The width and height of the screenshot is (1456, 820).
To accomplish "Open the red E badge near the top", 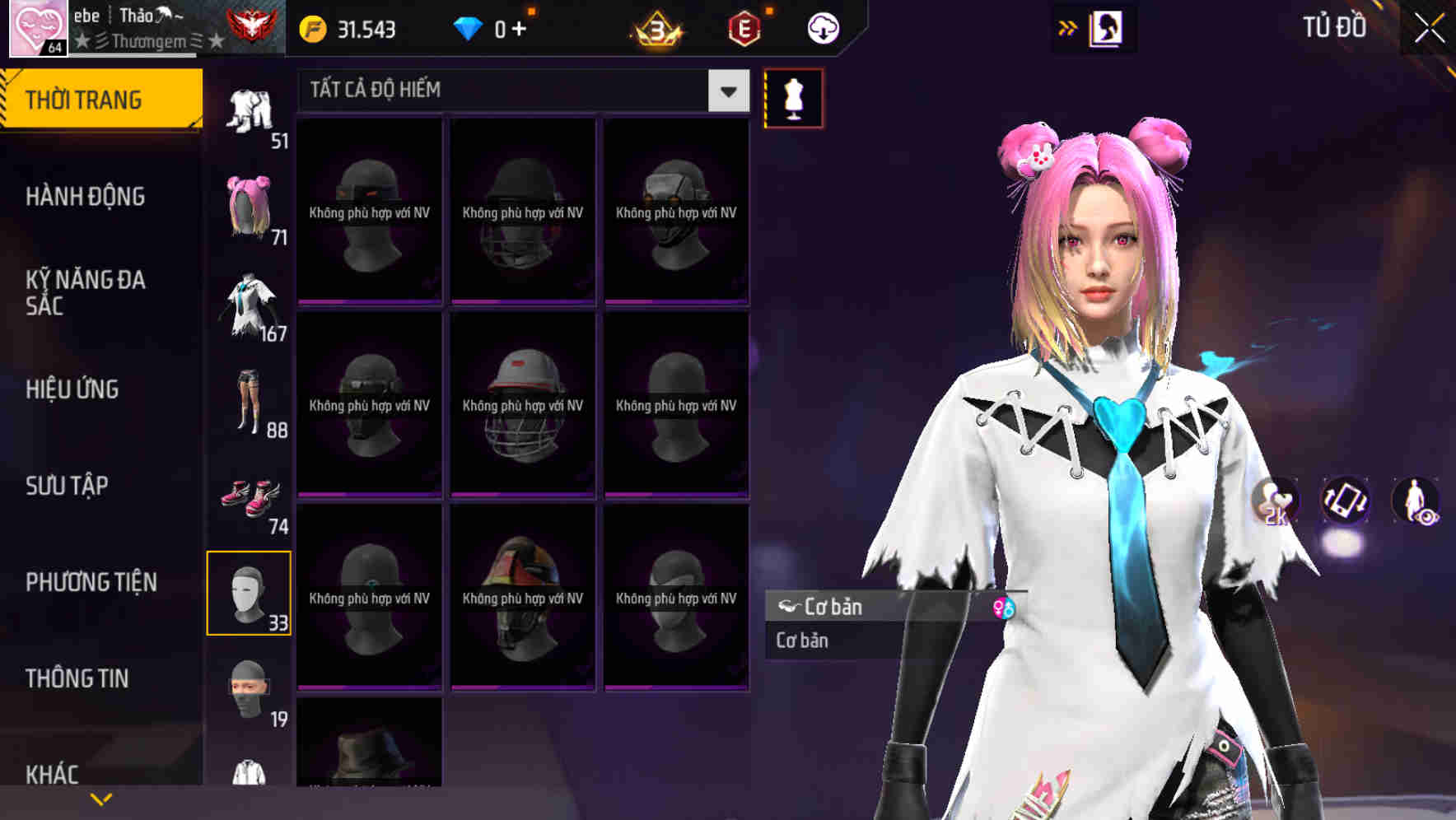I will pyautogui.click(x=742, y=27).
